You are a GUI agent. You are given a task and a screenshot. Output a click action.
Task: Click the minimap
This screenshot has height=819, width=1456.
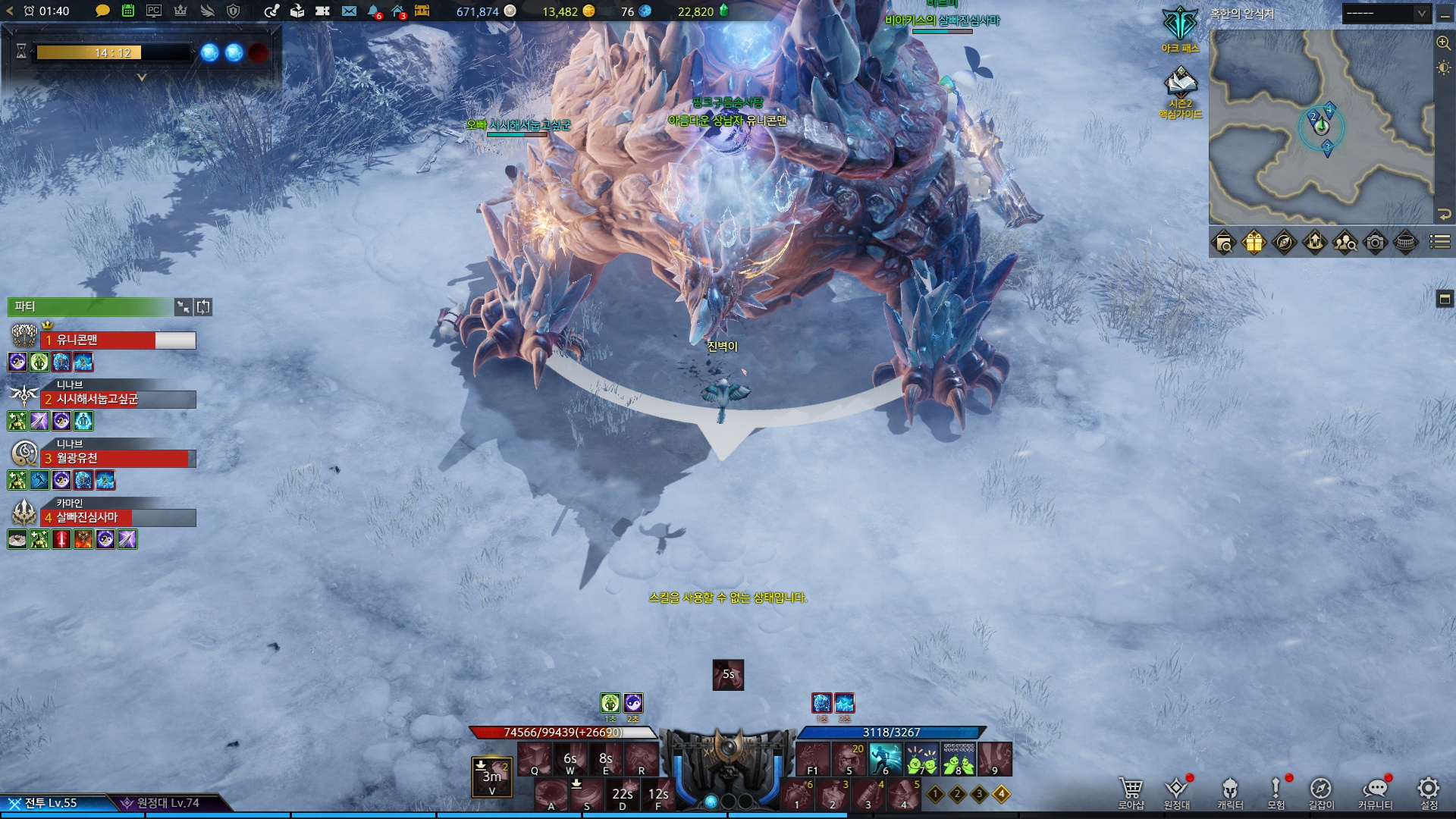[1320, 127]
